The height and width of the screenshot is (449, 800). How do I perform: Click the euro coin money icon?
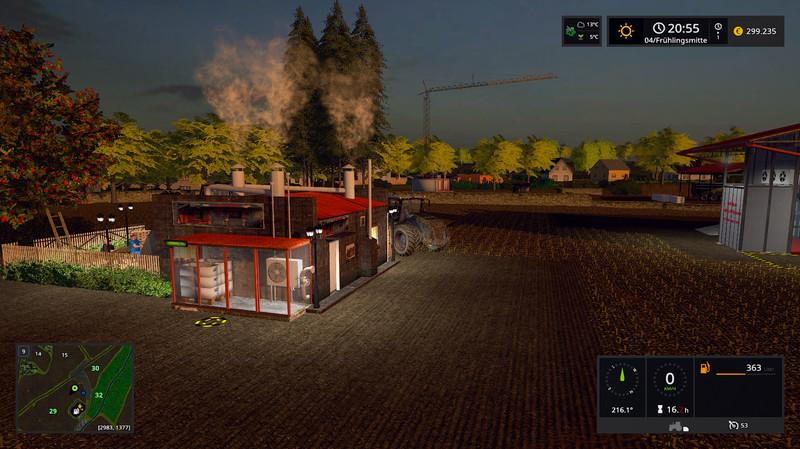pos(739,31)
